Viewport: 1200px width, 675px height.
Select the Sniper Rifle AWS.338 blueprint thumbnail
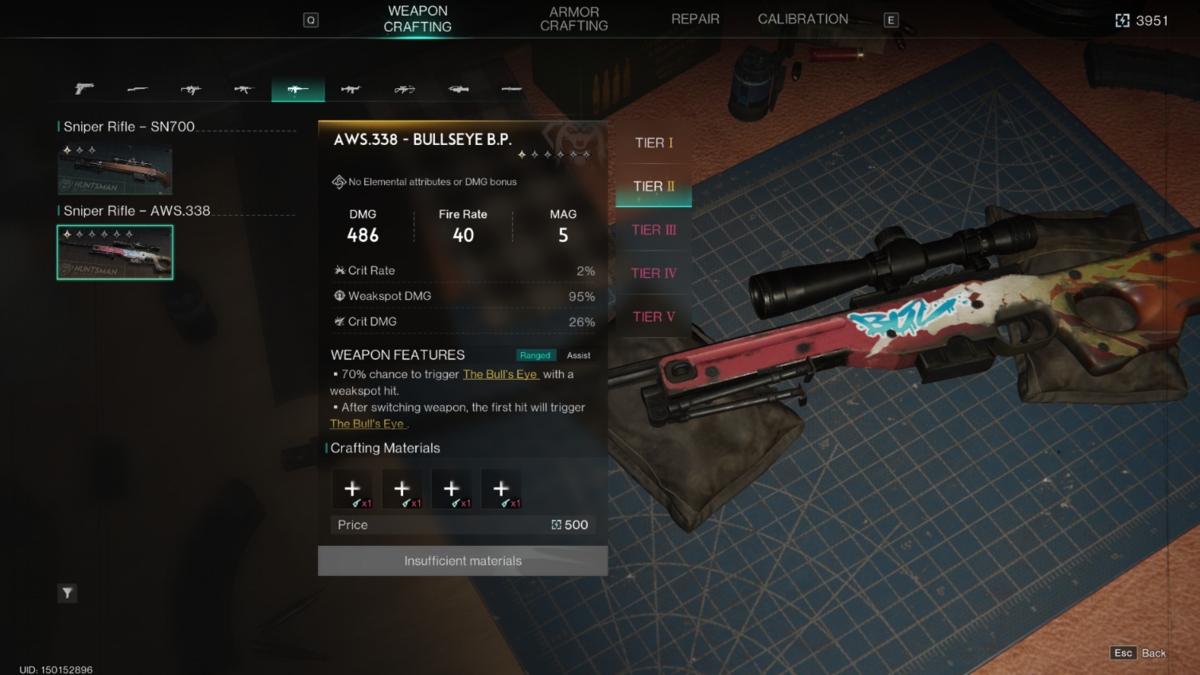115,252
